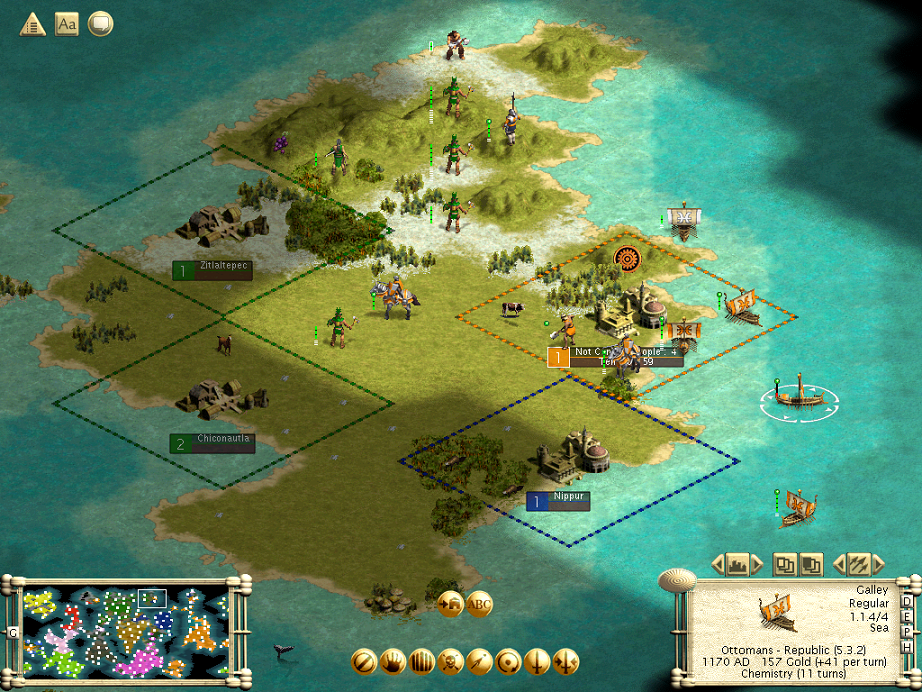Select the arrow go-to order icon
The image size is (922, 692).
tap(480, 661)
